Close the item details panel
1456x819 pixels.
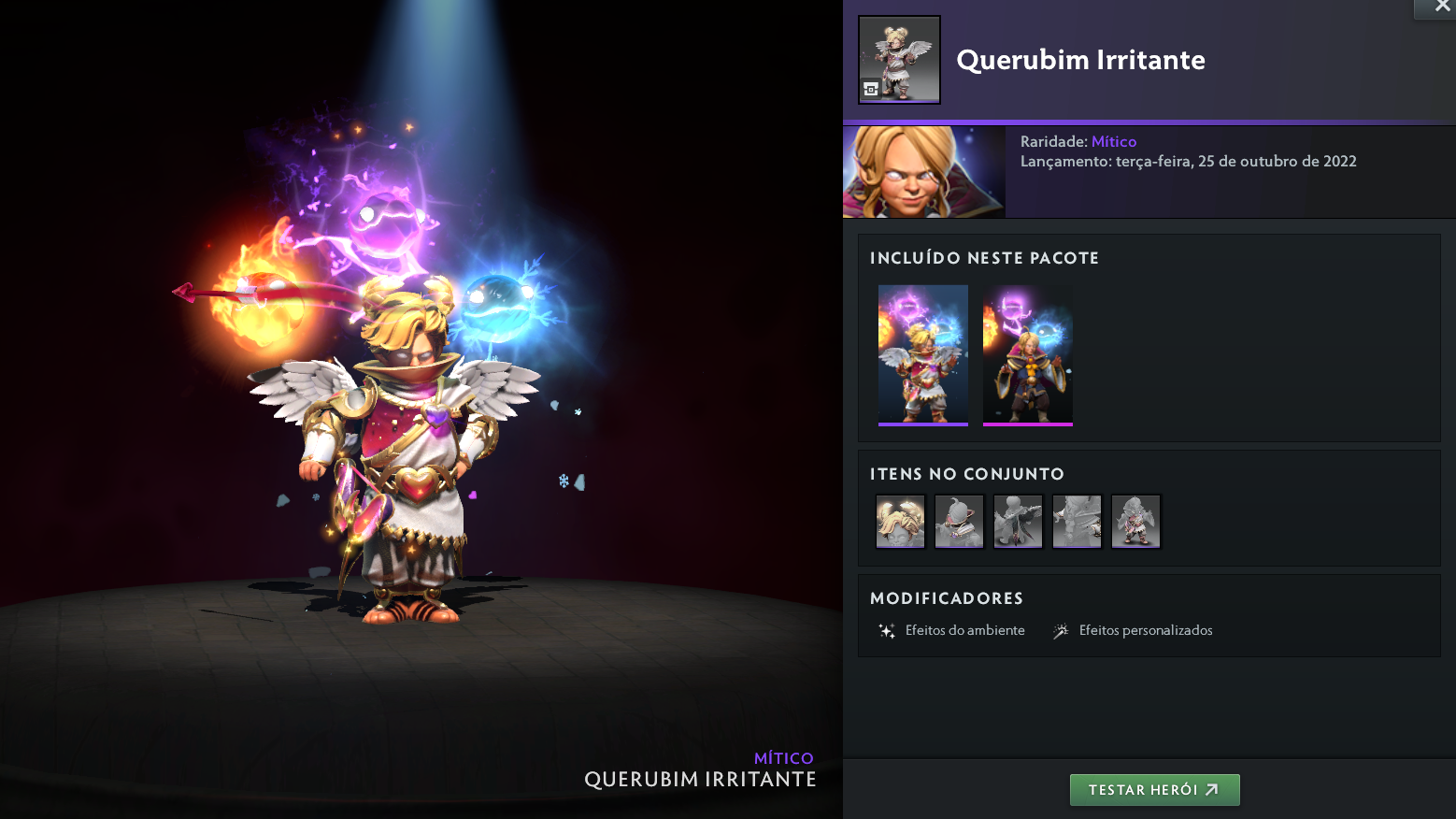(1441, 7)
